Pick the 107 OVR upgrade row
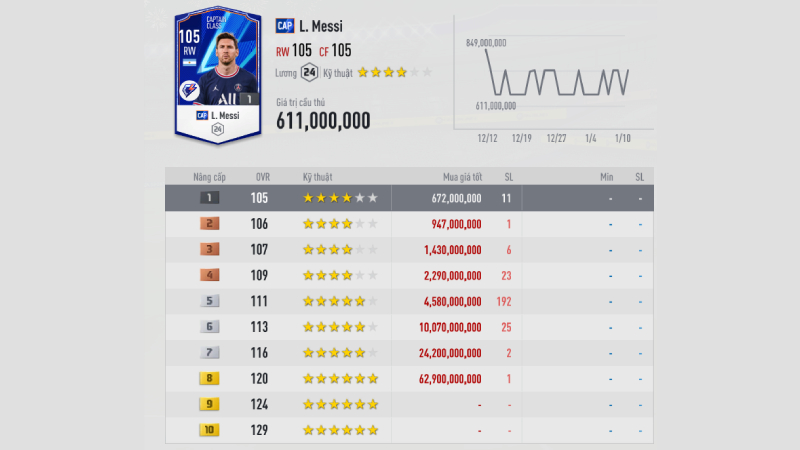Screen dimensions: 800x450 (410, 249)
